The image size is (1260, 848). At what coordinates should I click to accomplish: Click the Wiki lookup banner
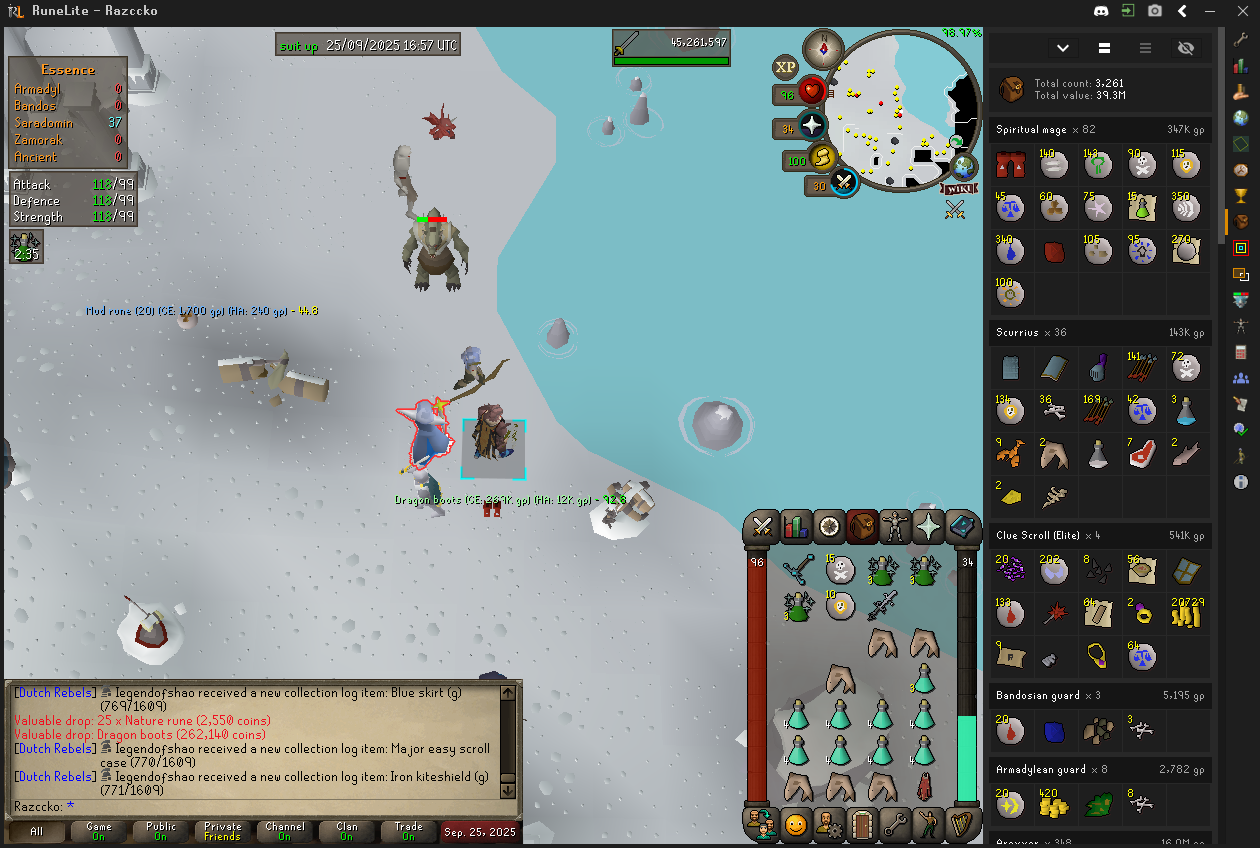click(x=957, y=188)
